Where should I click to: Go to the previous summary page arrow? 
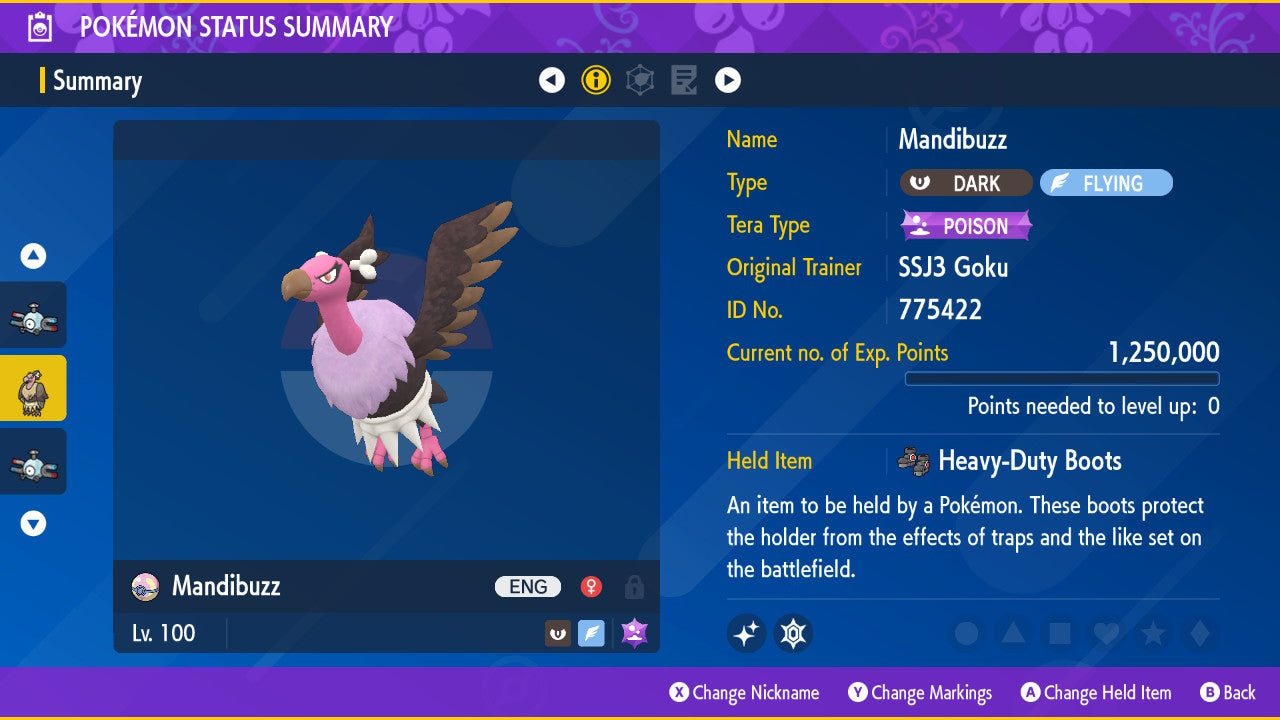point(552,80)
